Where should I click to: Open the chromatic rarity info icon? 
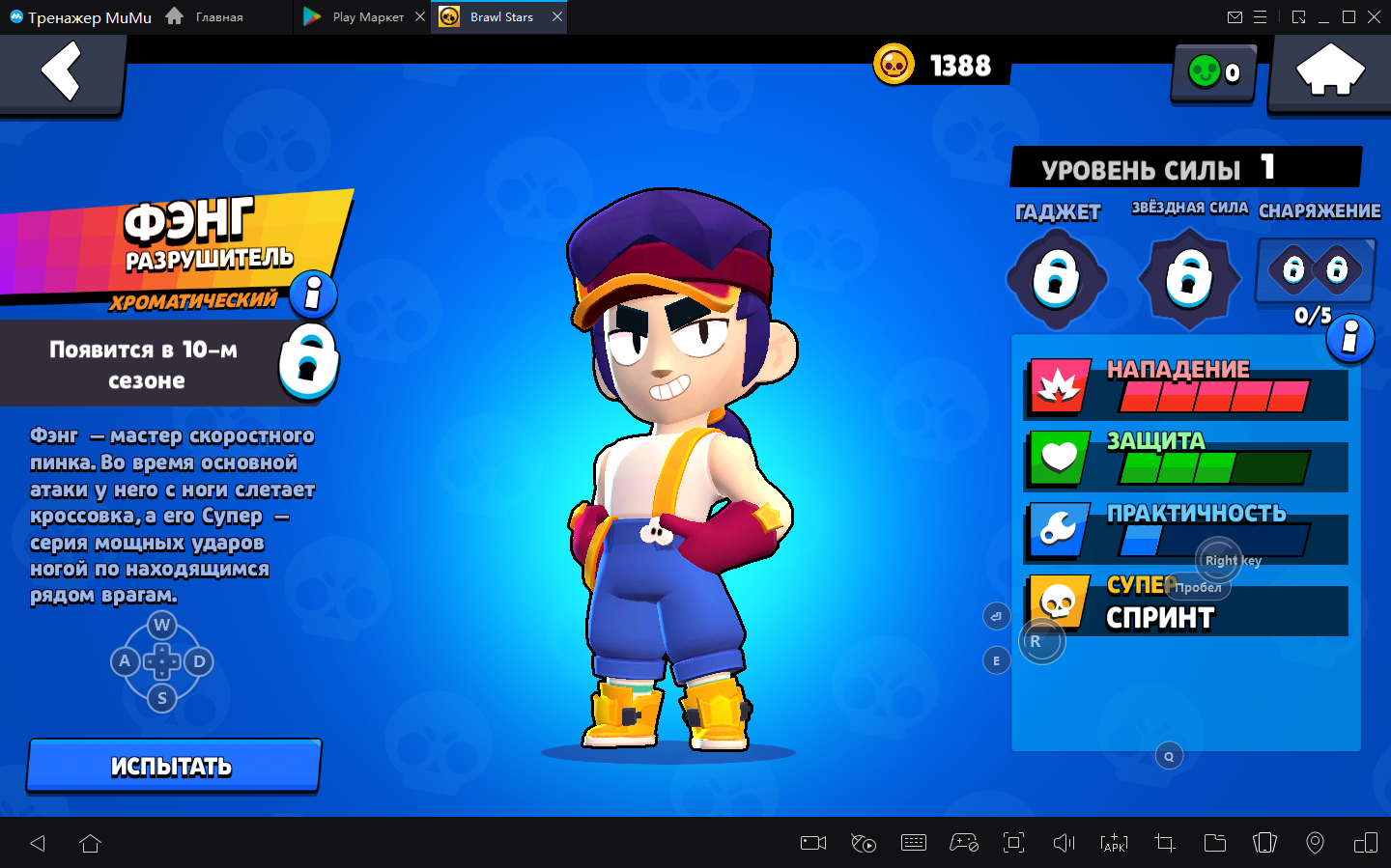pyautogui.click(x=313, y=294)
